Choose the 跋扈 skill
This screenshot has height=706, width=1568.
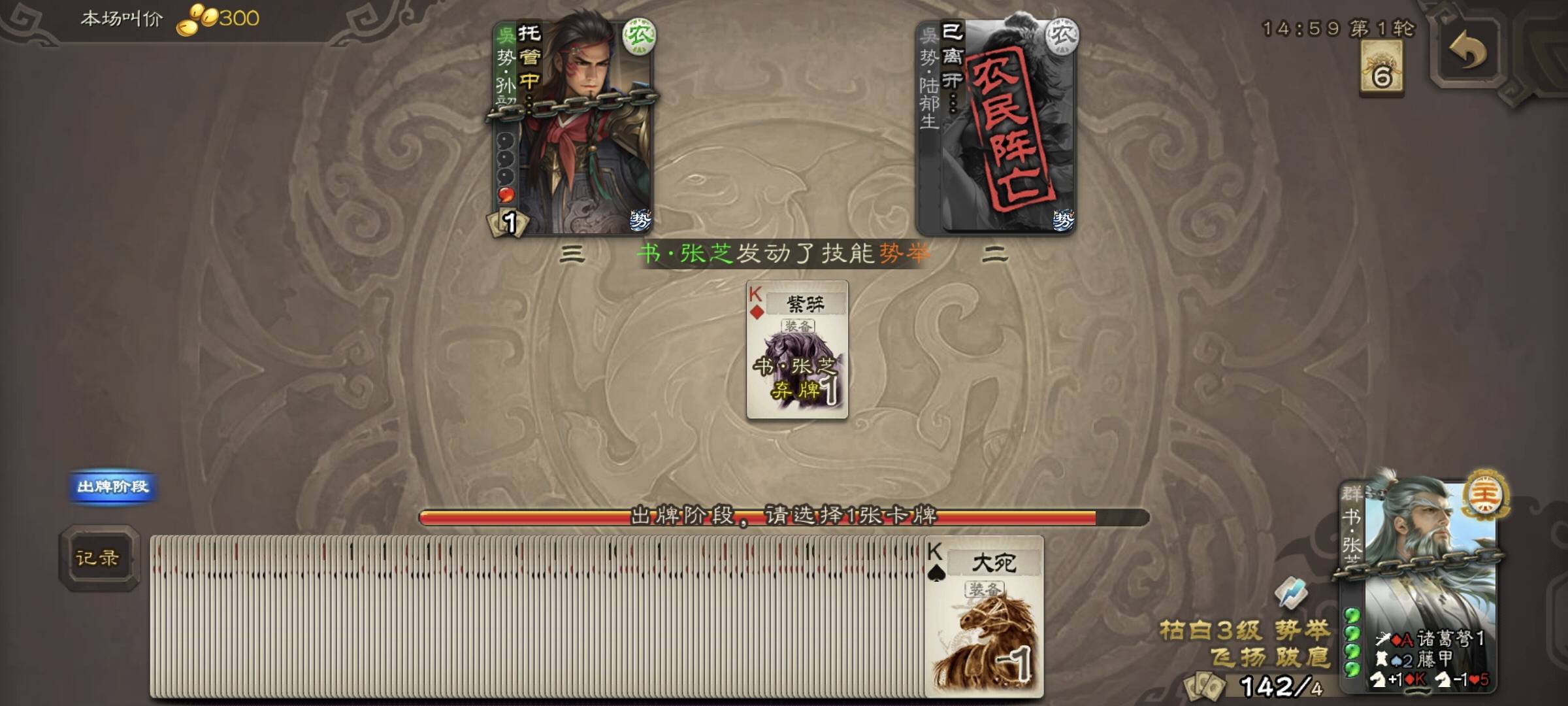[1303, 658]
